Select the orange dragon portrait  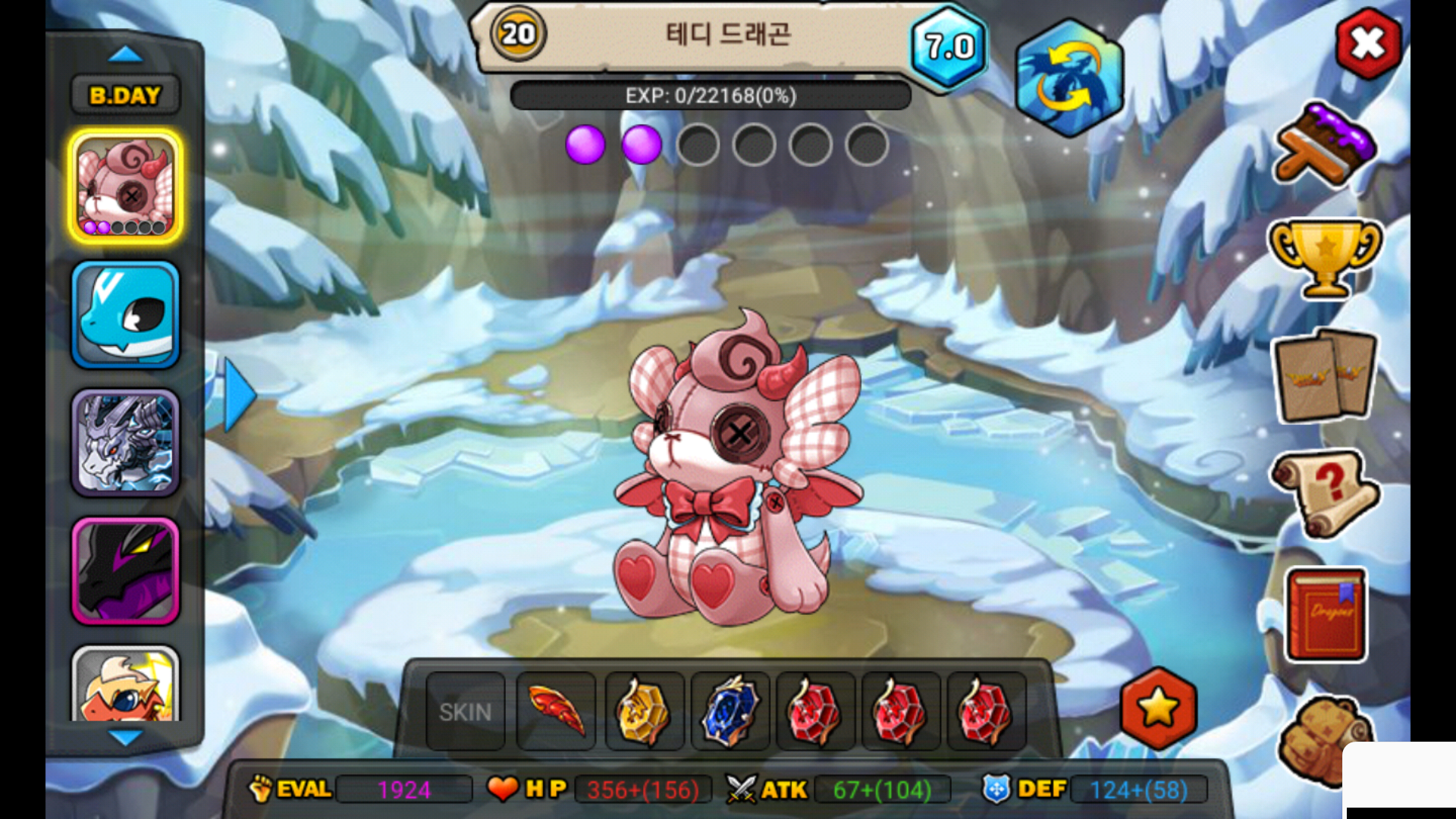pos(126,685)
